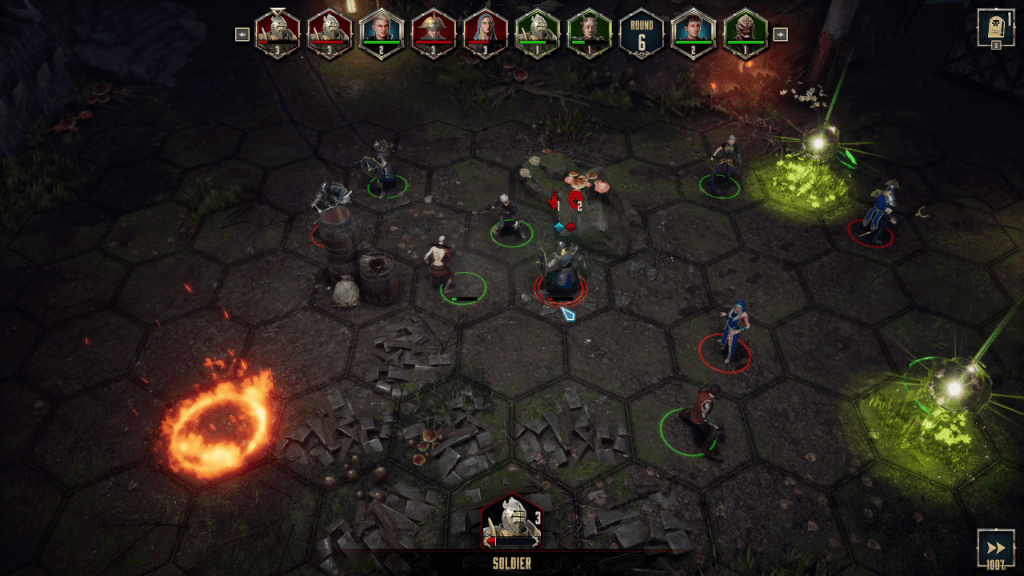Click the kettle-helmet soldier's red portrait
The image size is (1024, 576).
433,33
